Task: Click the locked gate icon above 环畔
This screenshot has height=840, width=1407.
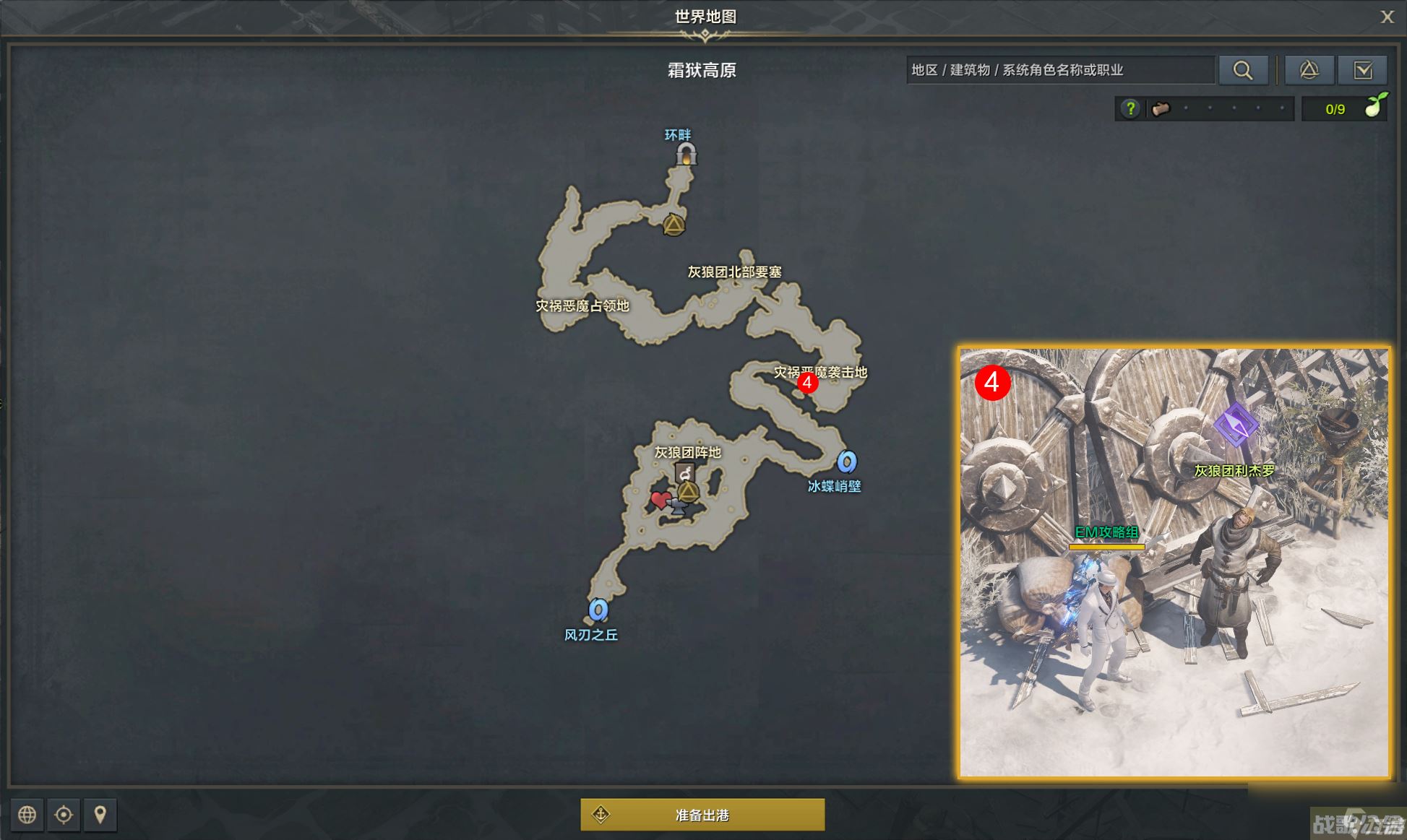Action: pyautogui.click(x=685, y=154)
